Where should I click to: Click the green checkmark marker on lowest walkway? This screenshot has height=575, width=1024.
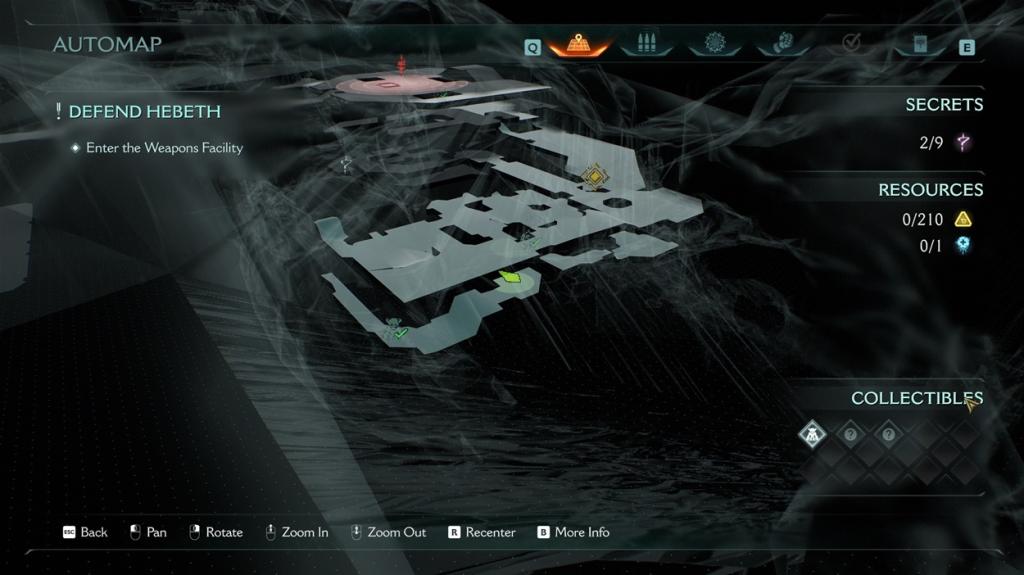coord(399,333)
